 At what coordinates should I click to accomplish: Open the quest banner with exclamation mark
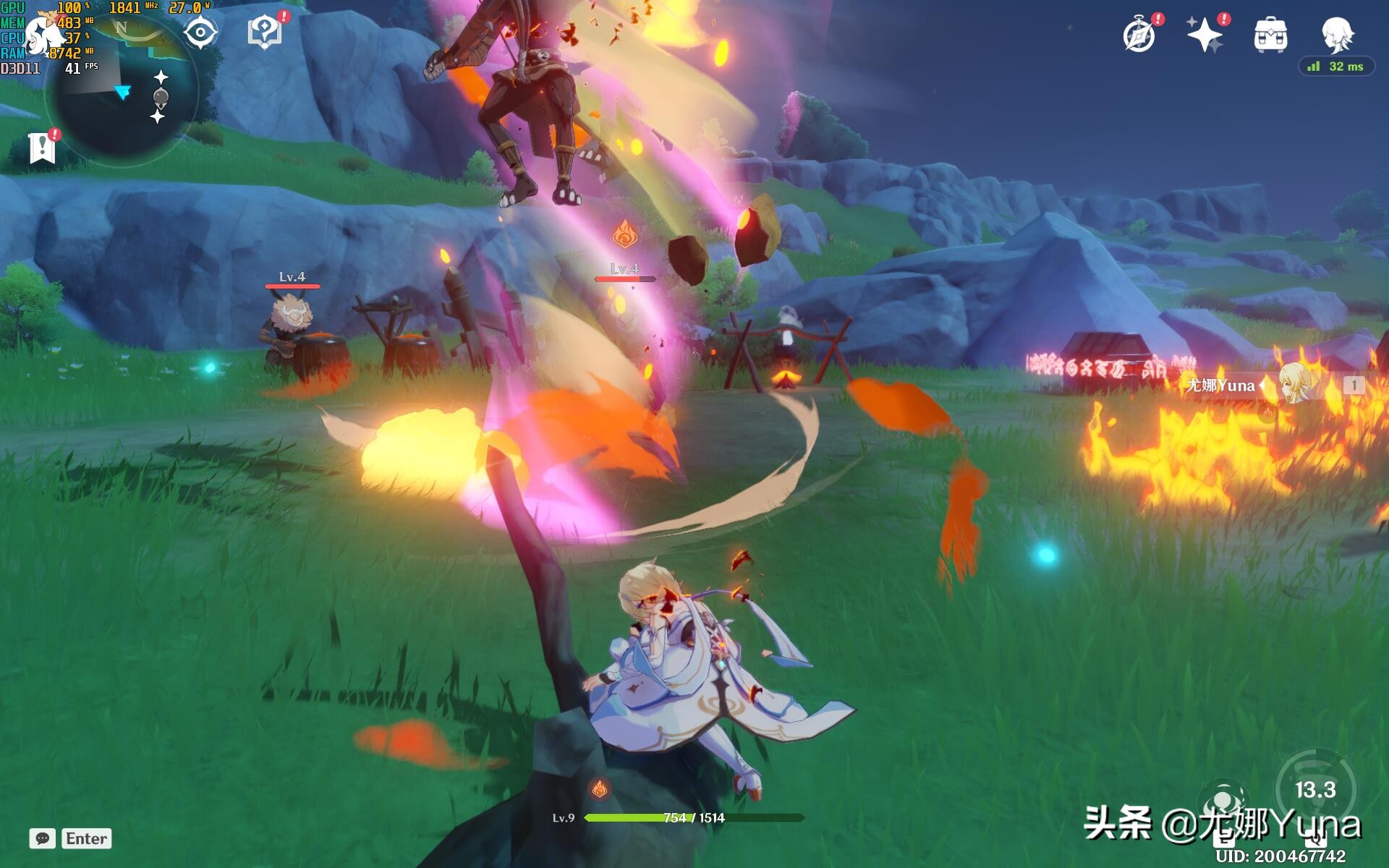coord(43,147)
